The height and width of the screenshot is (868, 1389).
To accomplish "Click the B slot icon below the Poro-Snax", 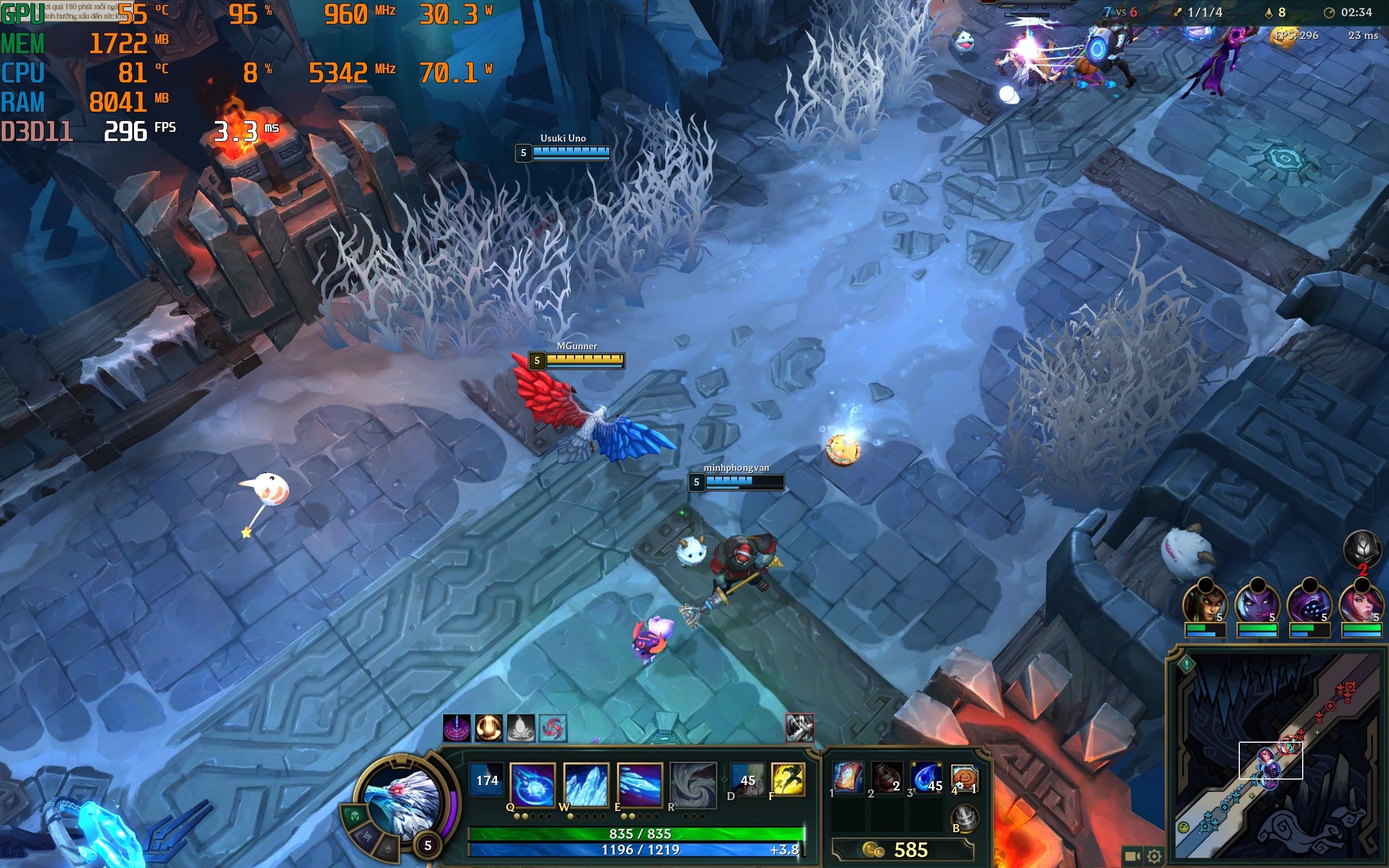I will click(x=964, y=819).
